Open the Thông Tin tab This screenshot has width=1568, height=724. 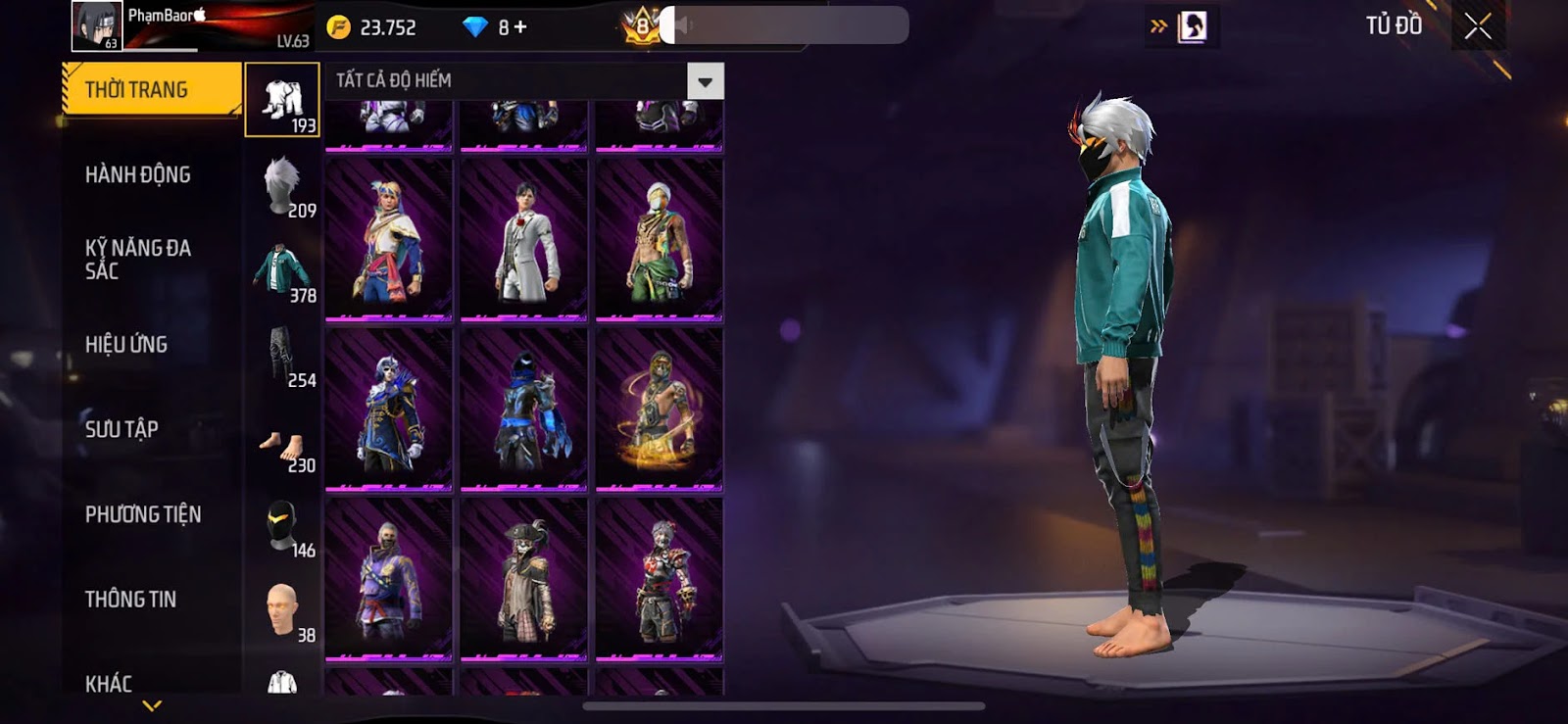130,600
